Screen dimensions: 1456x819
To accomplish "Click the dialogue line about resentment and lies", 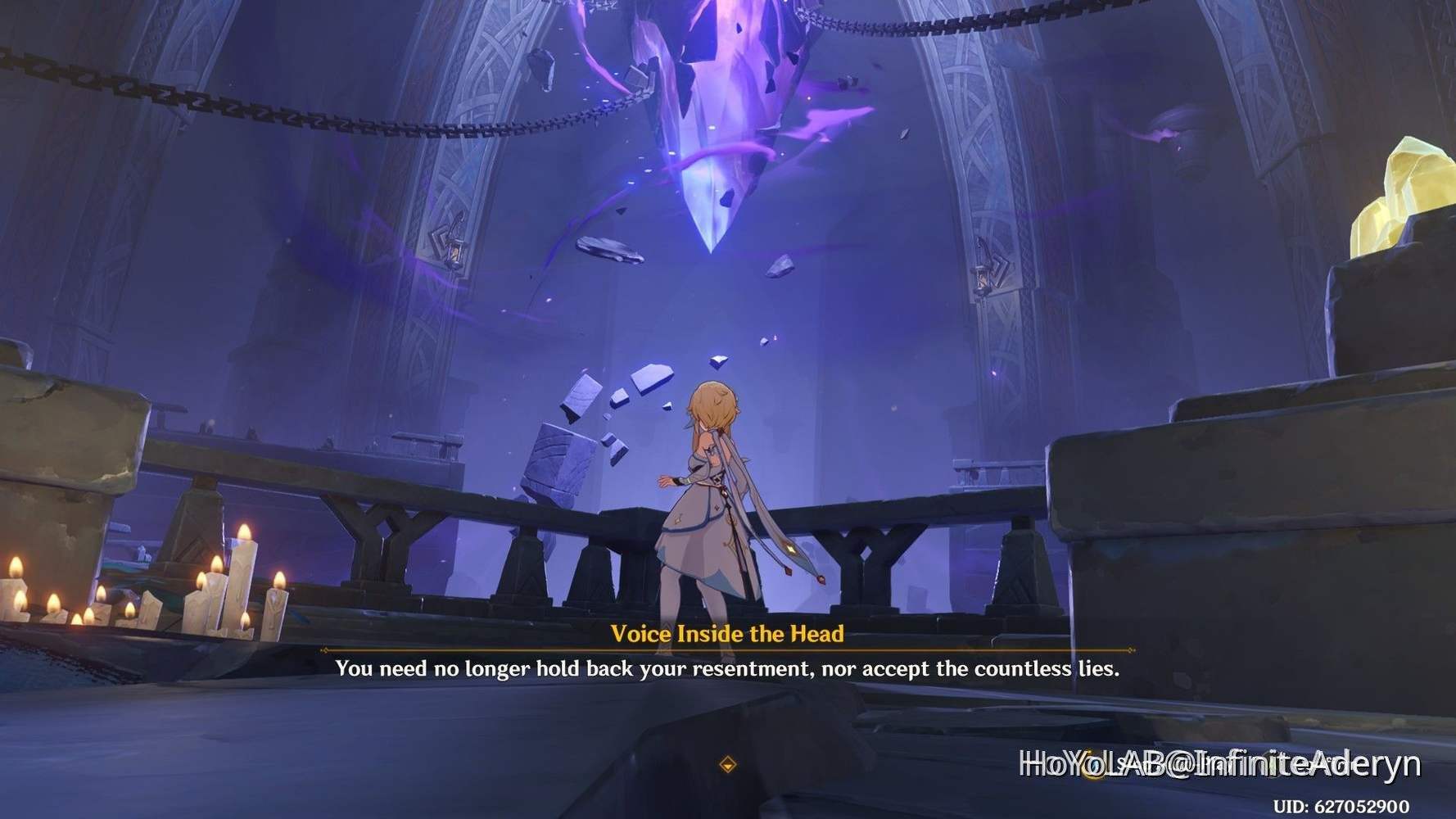I will (729, 668).
